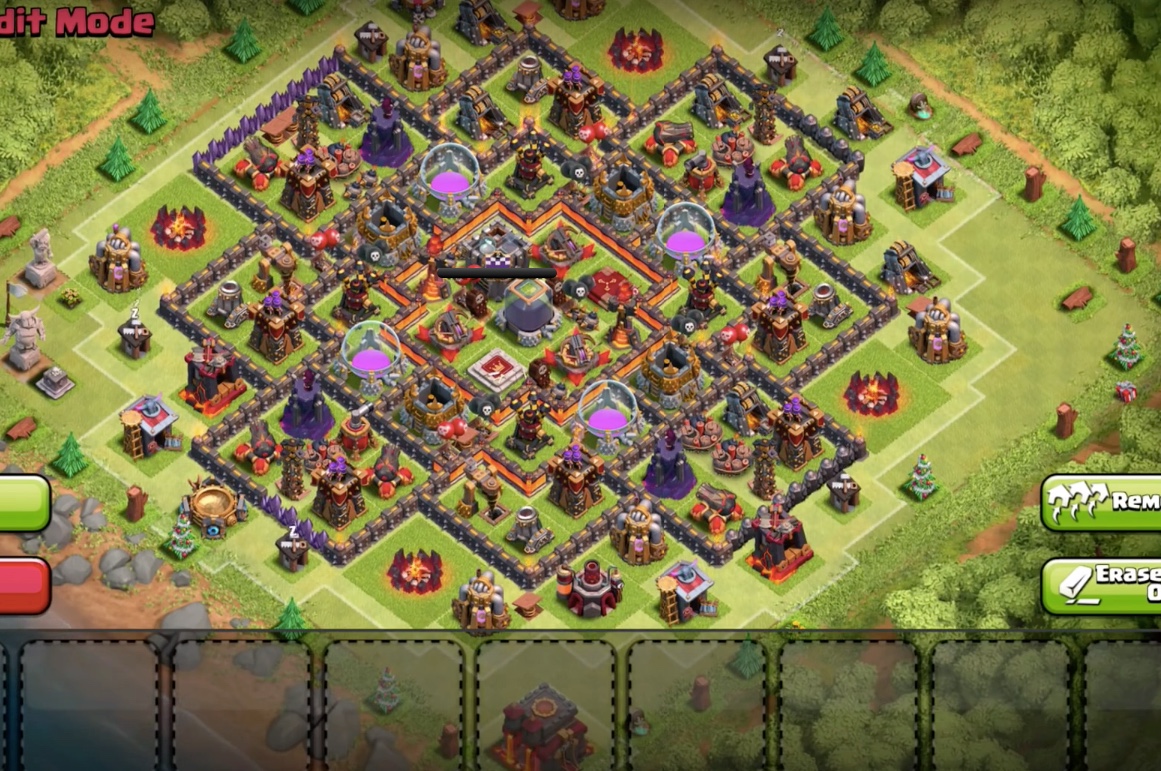Click the green button on the left edge
This screenshot has width=1161, height=771.
tap(22, 502)
